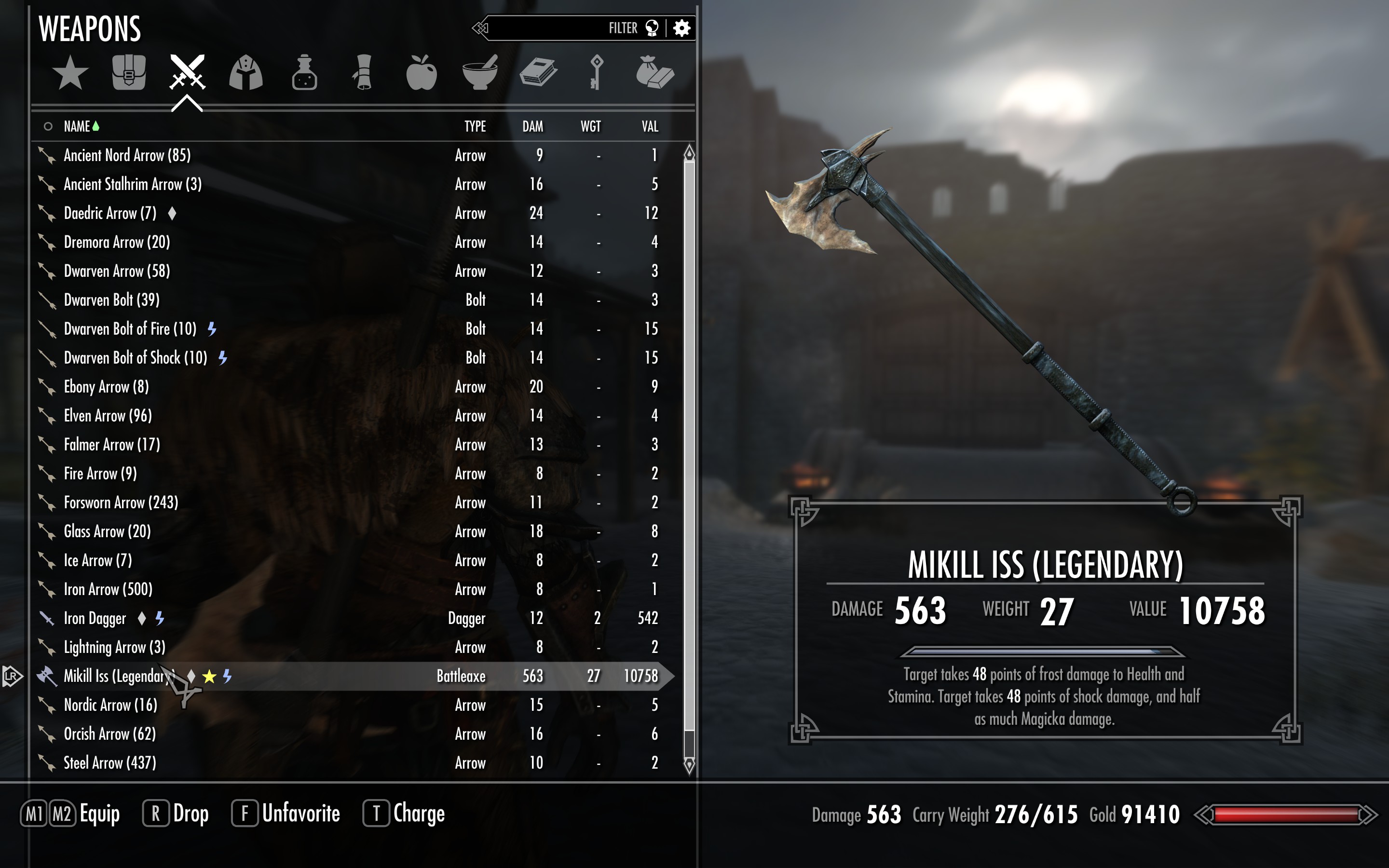Show the Keys category
Screen dimensions: 1389x868
point(596,73)
